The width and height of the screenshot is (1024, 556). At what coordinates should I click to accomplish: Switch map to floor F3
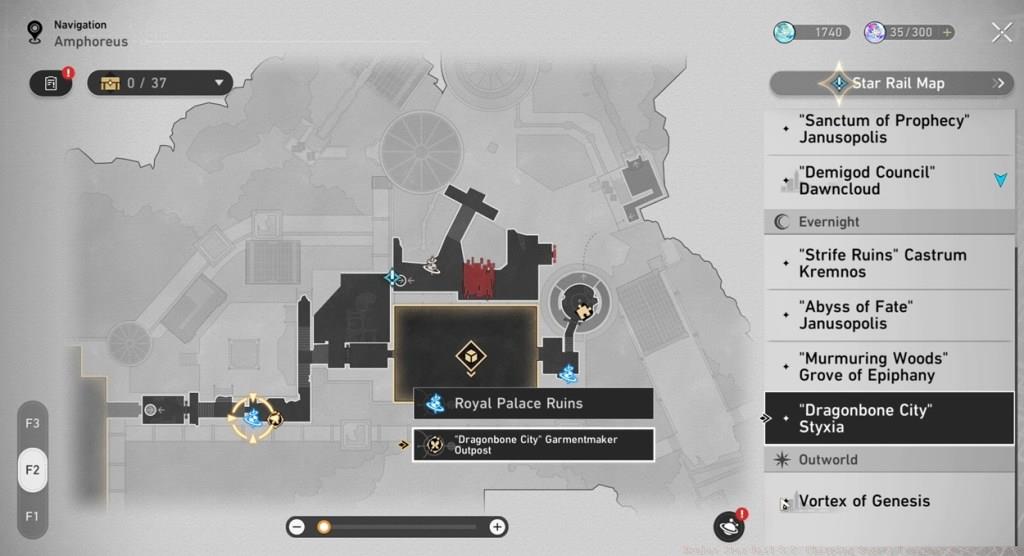[x=33, y=423]
